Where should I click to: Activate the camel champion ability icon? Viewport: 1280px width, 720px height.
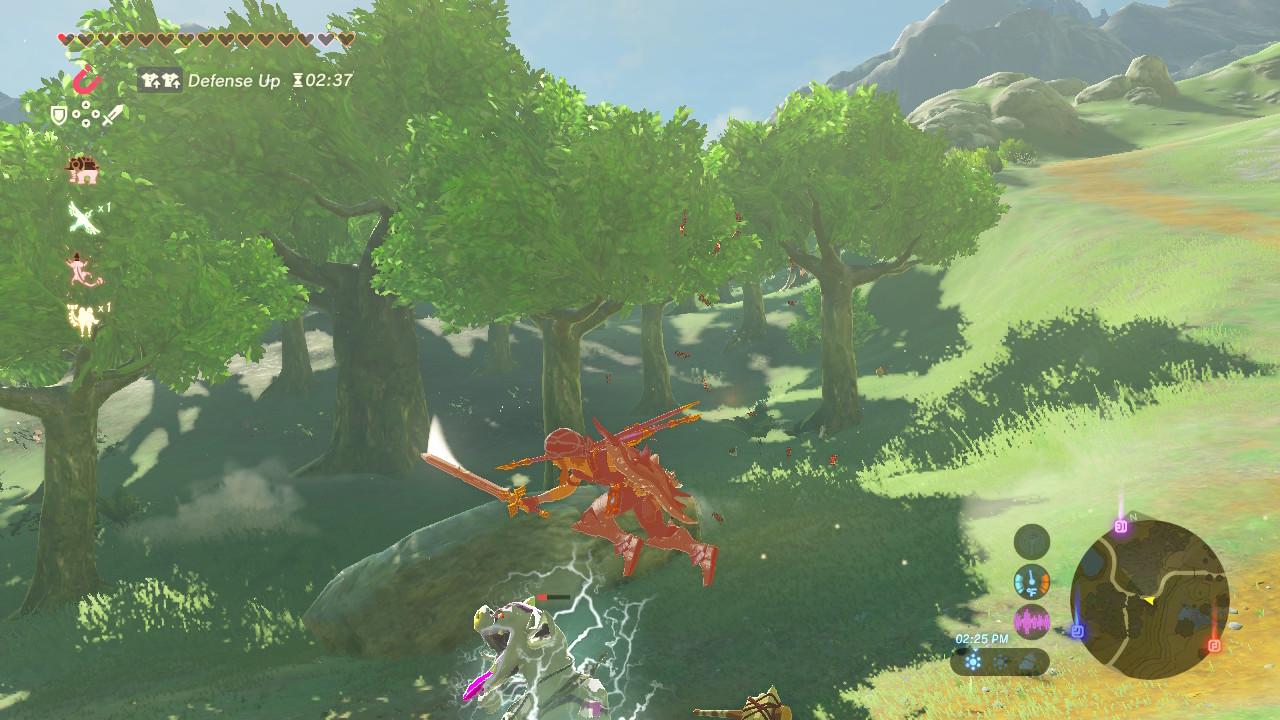coord(82,319)
